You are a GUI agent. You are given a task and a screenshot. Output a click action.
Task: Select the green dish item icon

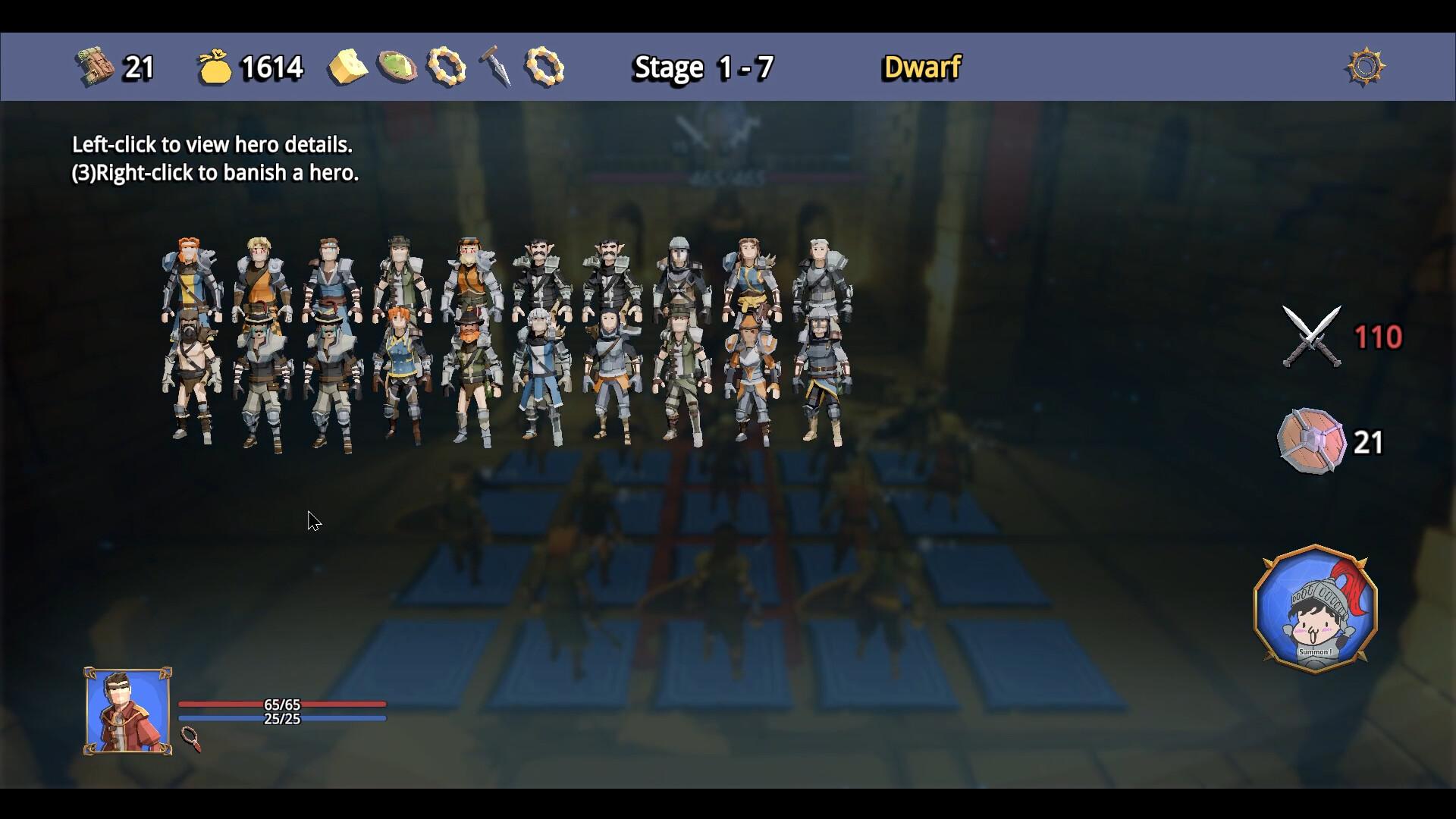click(x=397, y=67)
